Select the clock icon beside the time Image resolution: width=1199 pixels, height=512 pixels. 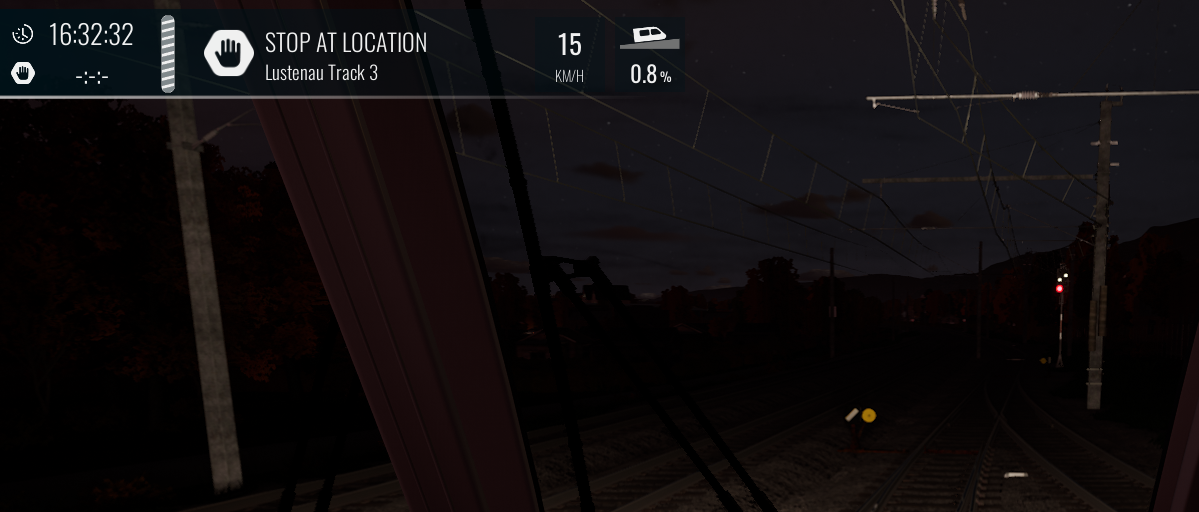[x=22, y=35]
